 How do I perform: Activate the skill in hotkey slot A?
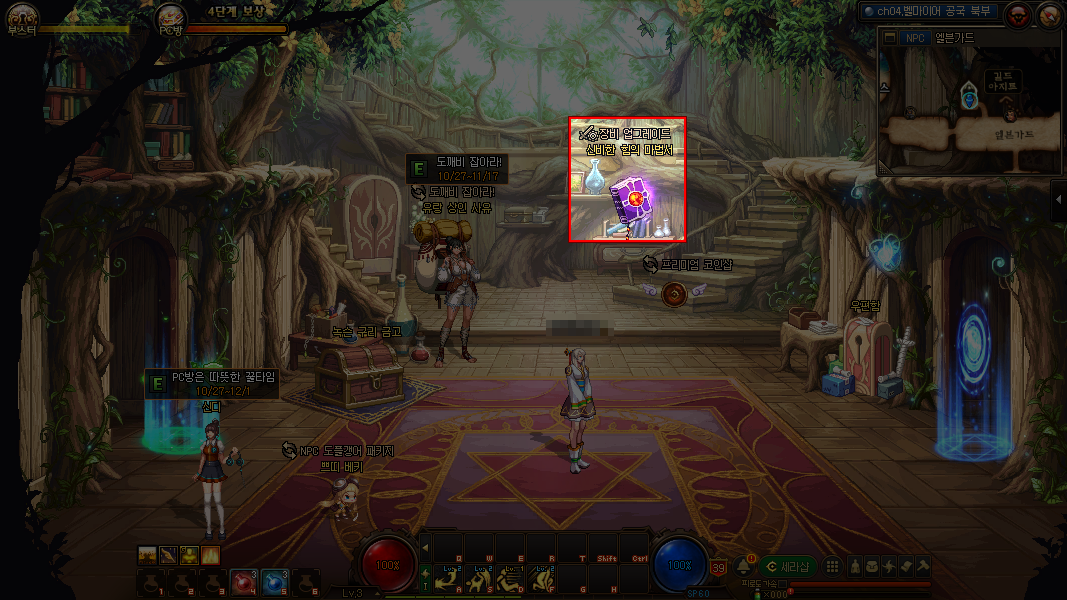450,579
